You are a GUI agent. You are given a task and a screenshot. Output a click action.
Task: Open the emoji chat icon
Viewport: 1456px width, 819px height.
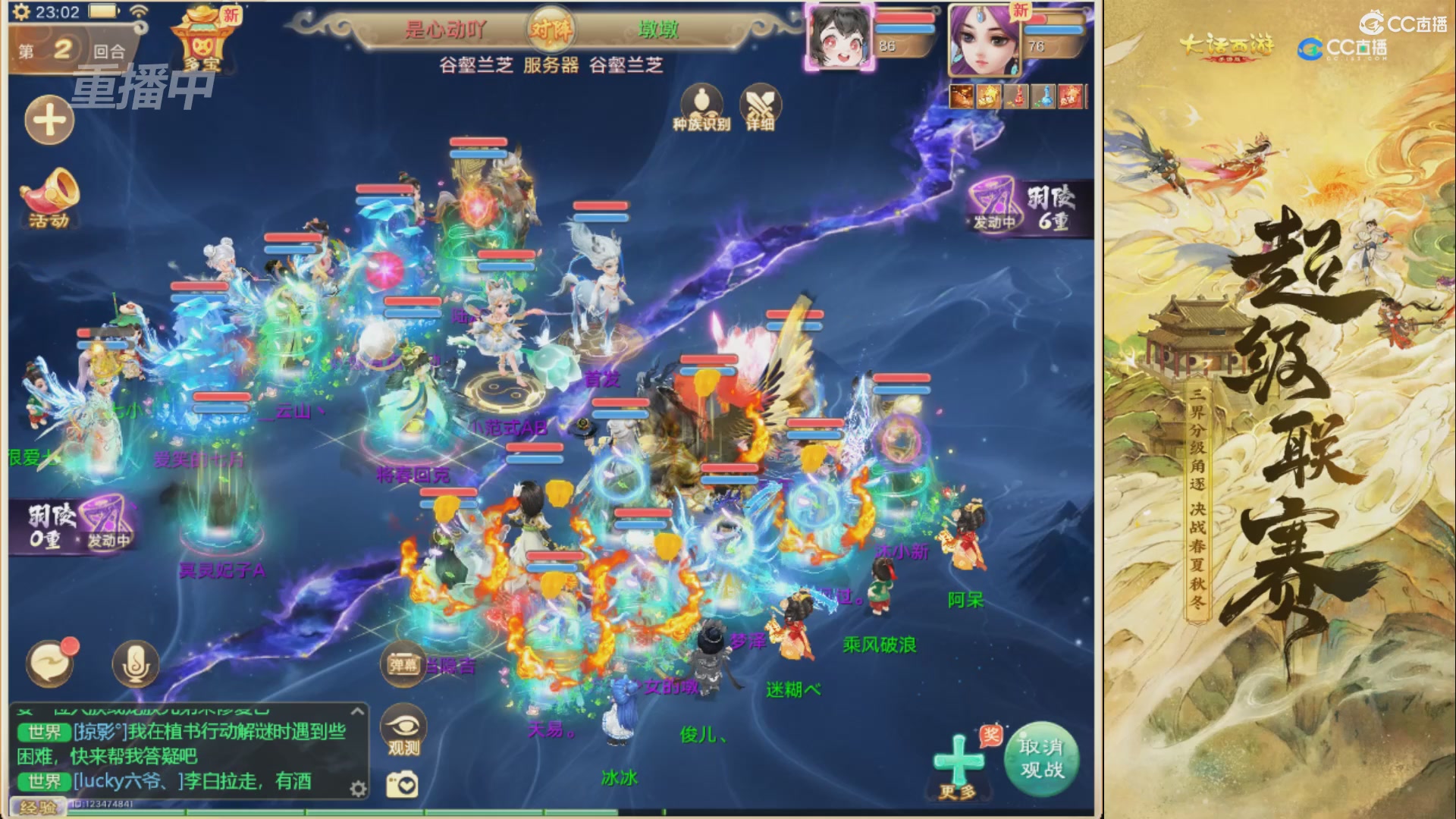[49, 664]
